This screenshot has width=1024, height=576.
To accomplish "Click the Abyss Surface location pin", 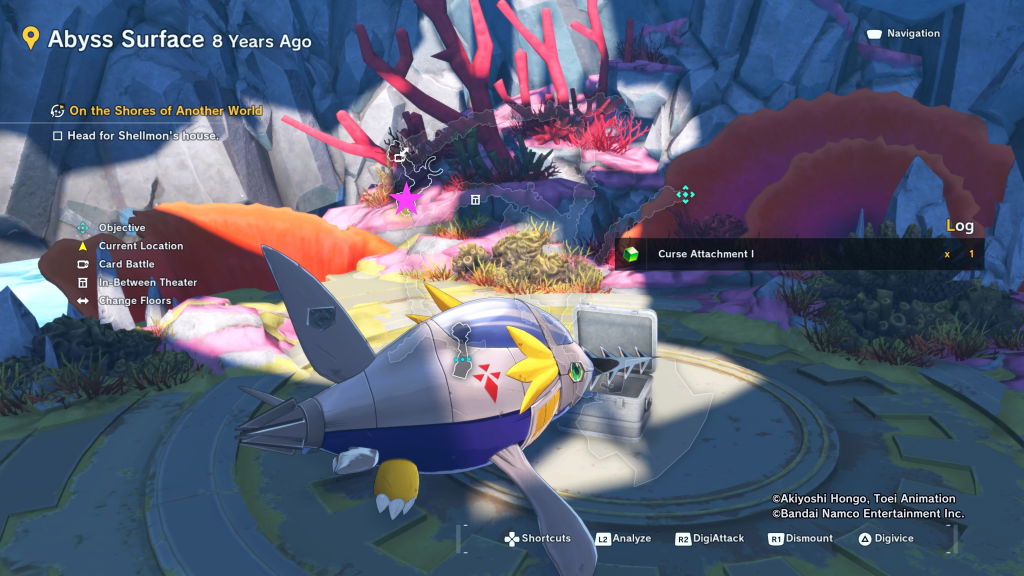I will pyautogui.click(x=30, y=40).
